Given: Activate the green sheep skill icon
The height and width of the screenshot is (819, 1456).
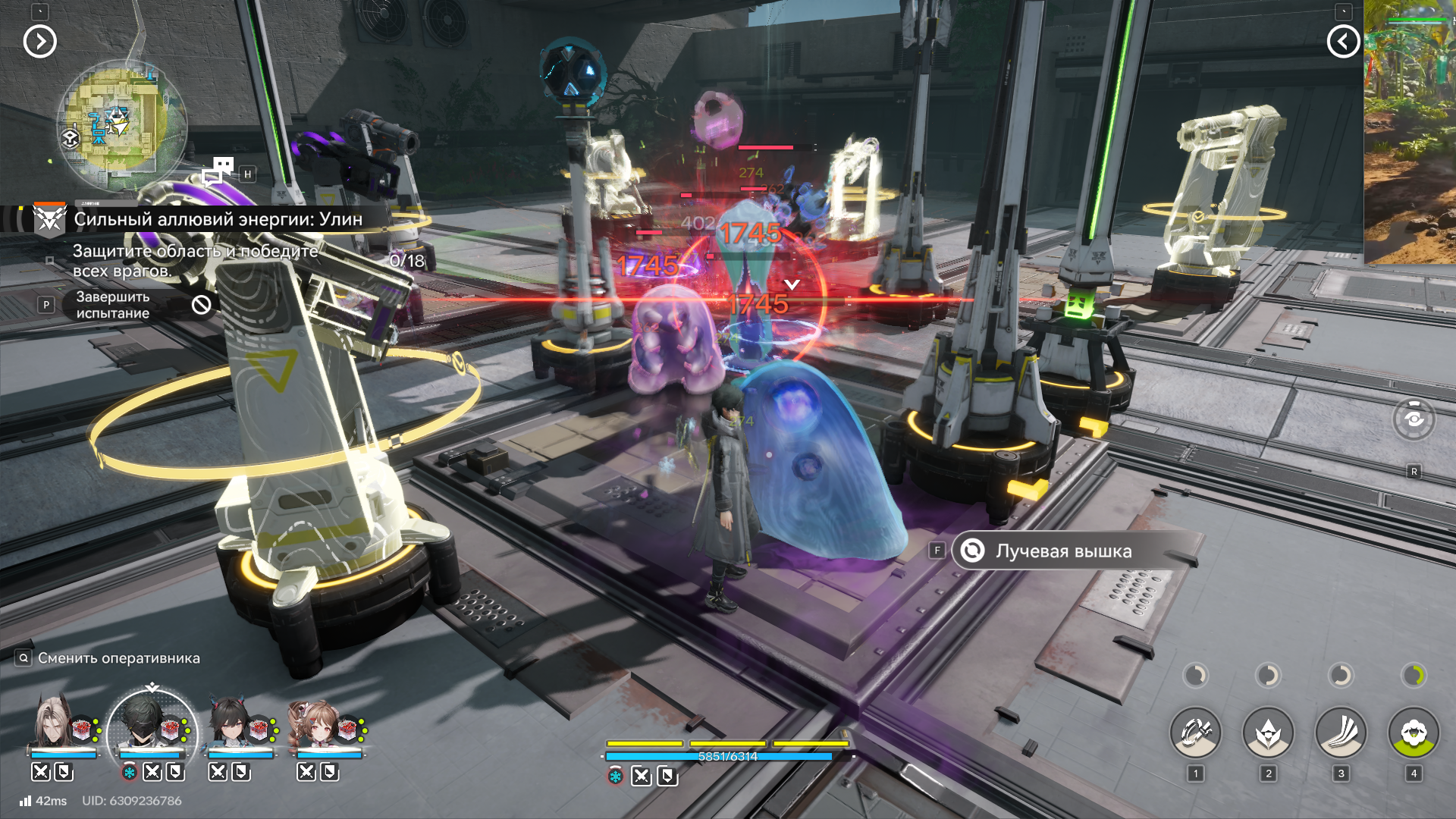Looking at the screenshot, I should (x=1414, y=733).
